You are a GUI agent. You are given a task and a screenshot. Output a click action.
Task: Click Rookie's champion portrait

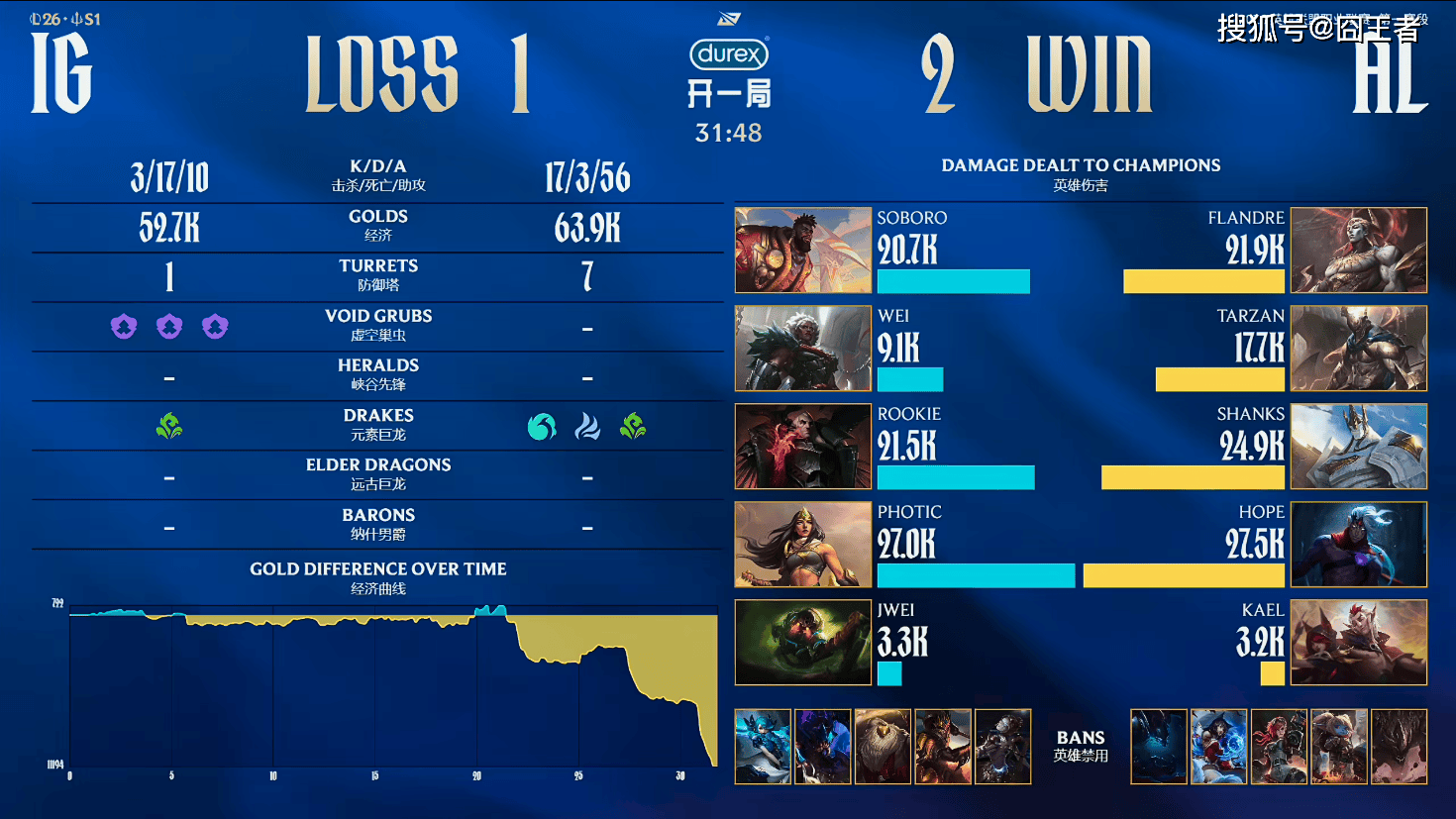click(803, 446)
